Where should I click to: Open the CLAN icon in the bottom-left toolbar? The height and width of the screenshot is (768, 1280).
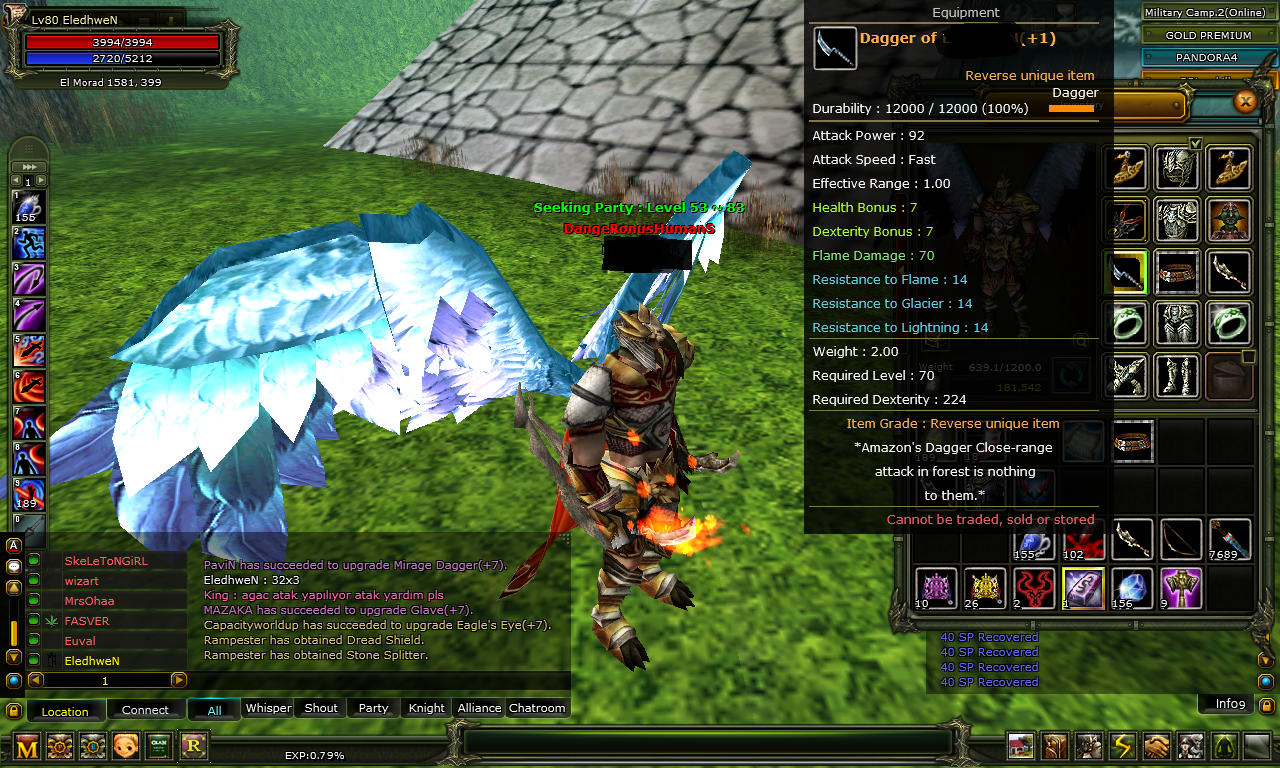[x=159, y=746]
